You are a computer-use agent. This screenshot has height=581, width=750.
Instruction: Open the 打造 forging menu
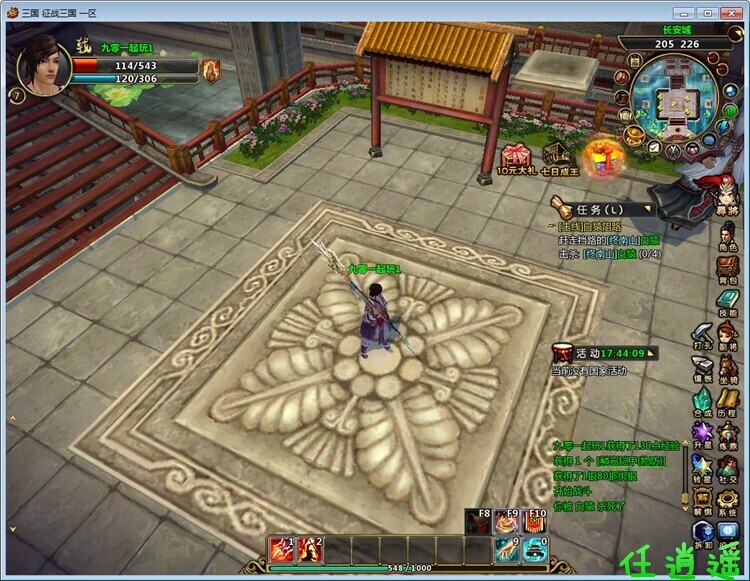[702, 334]
